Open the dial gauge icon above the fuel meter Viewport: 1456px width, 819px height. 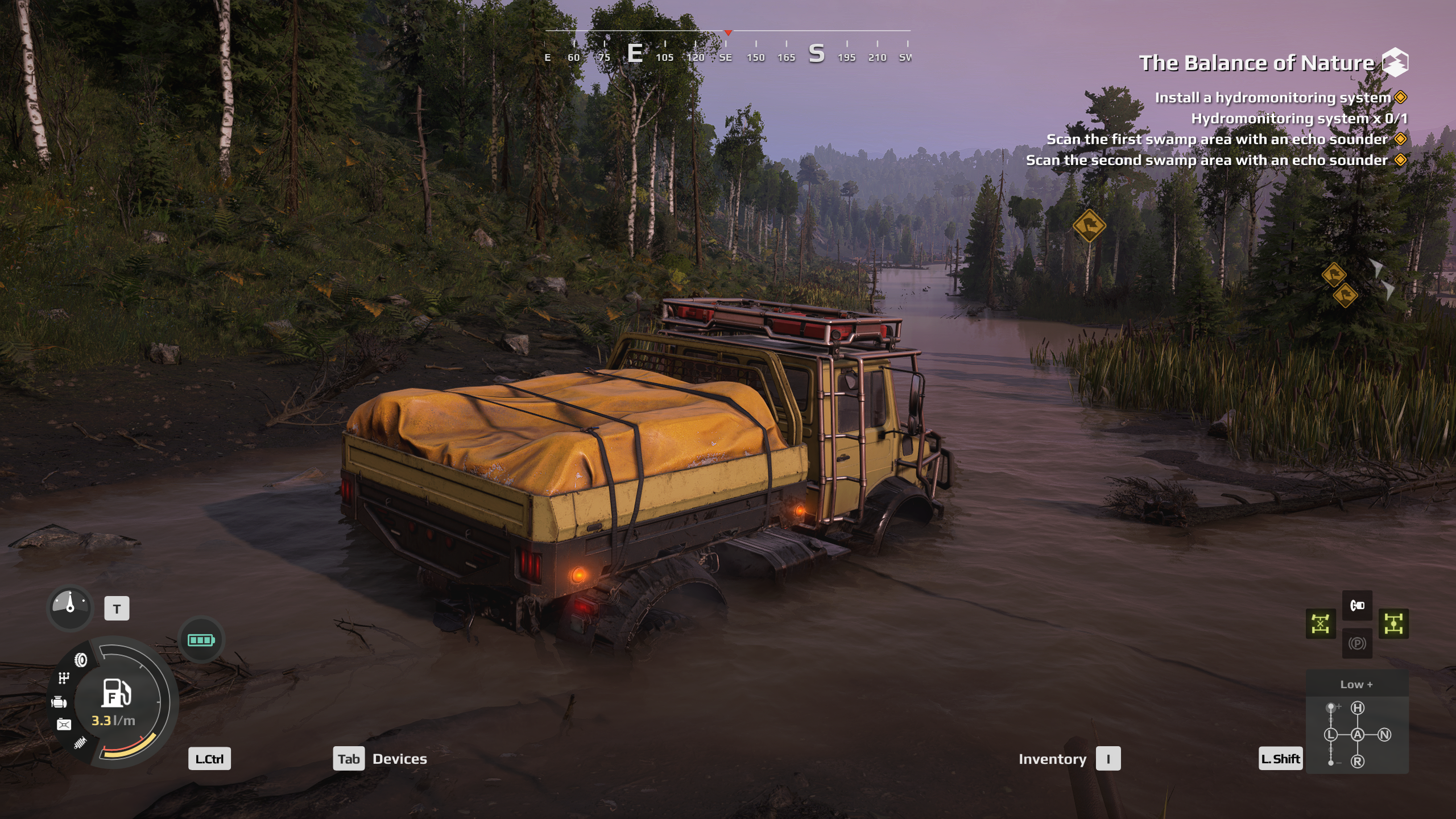(x=70, y=607)
